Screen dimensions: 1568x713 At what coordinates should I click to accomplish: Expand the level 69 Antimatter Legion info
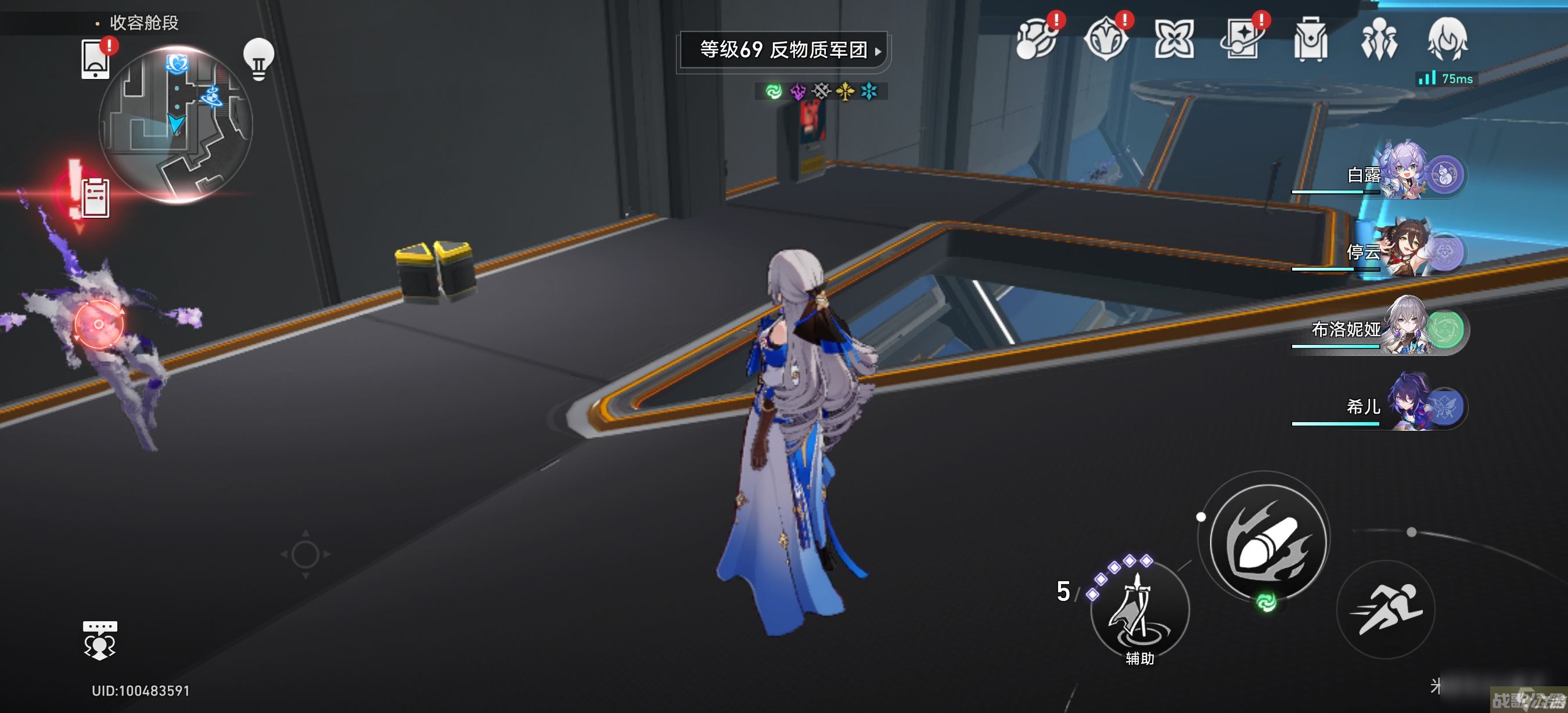pyautogui.click(x=784, y=50)
